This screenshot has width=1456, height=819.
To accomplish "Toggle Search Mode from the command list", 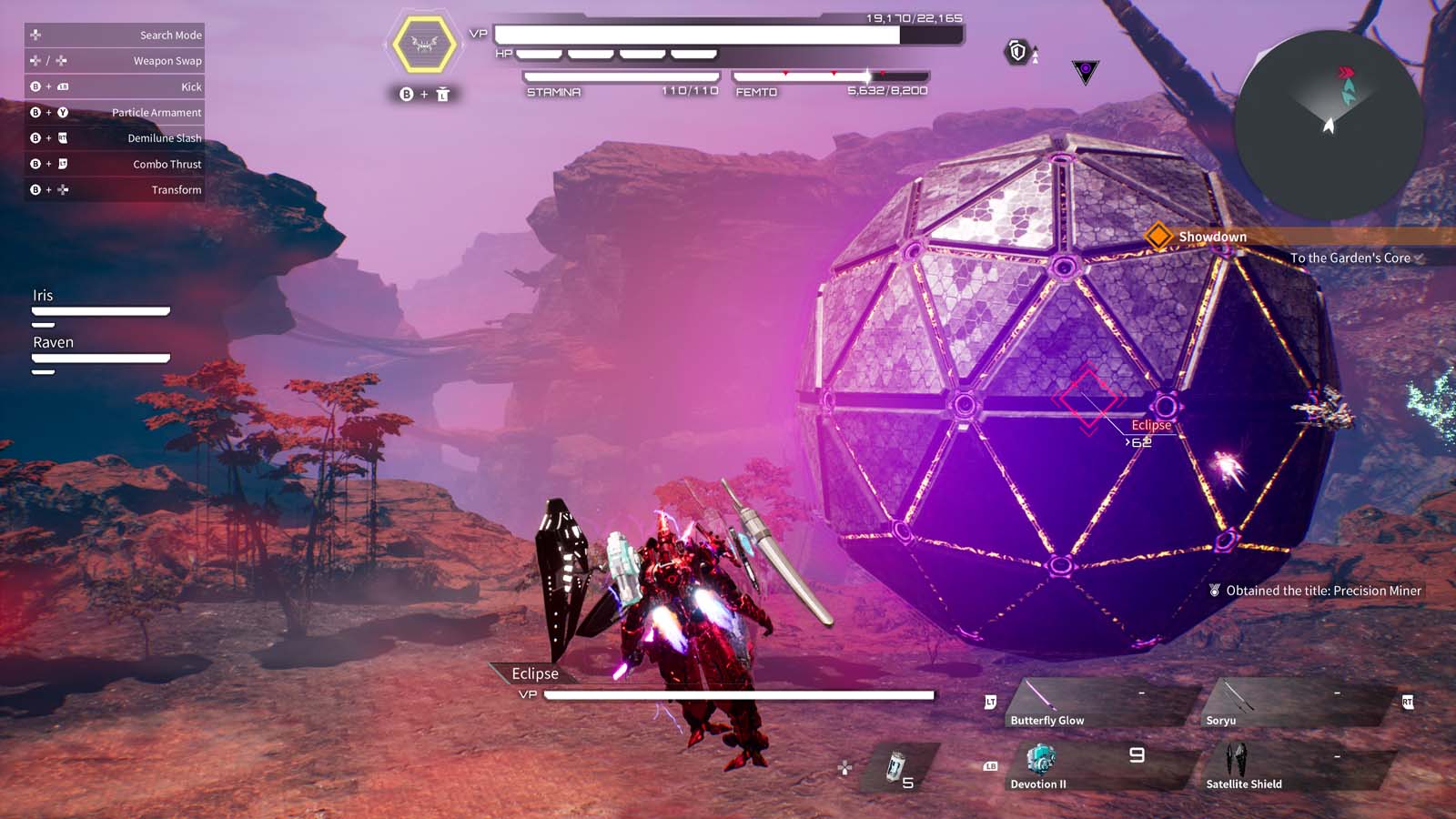I will pyautogui.click(x=114, y=35).
